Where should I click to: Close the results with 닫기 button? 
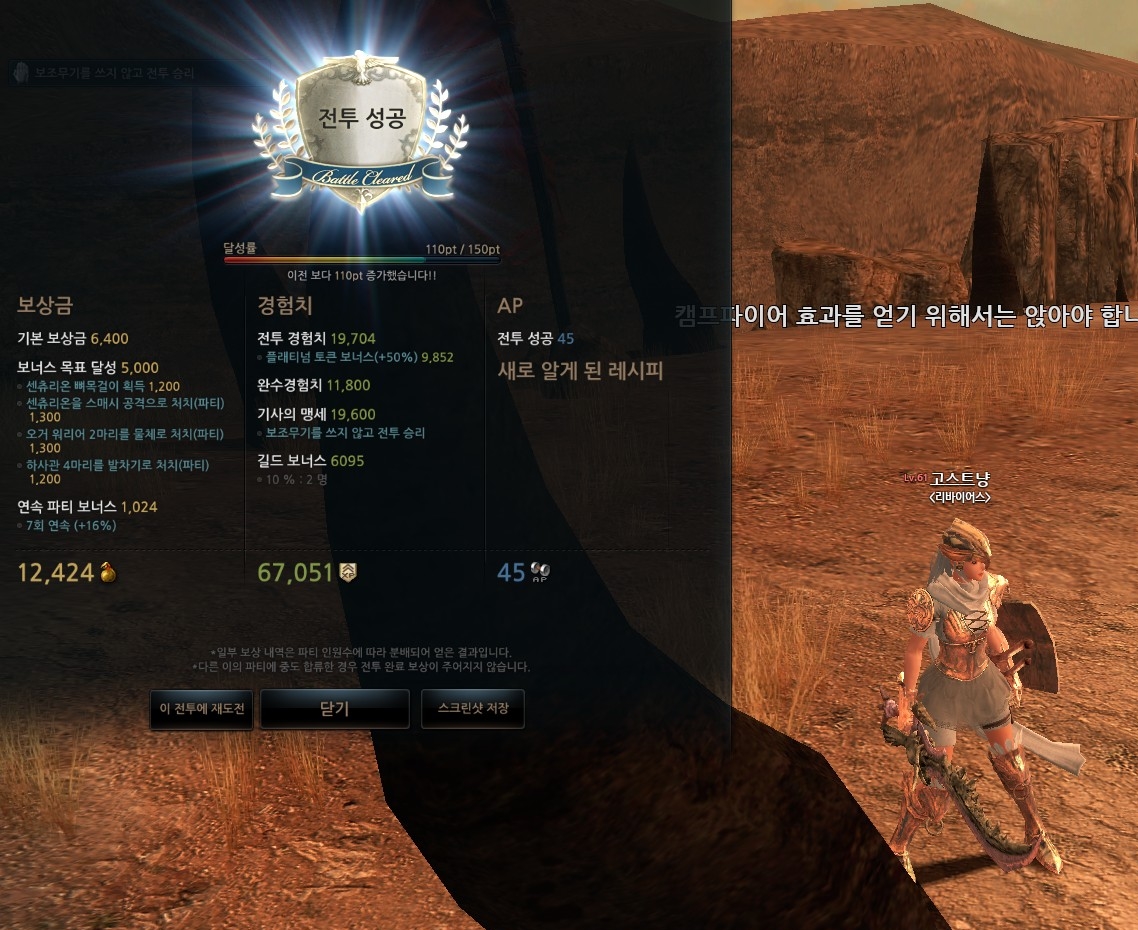335,709
